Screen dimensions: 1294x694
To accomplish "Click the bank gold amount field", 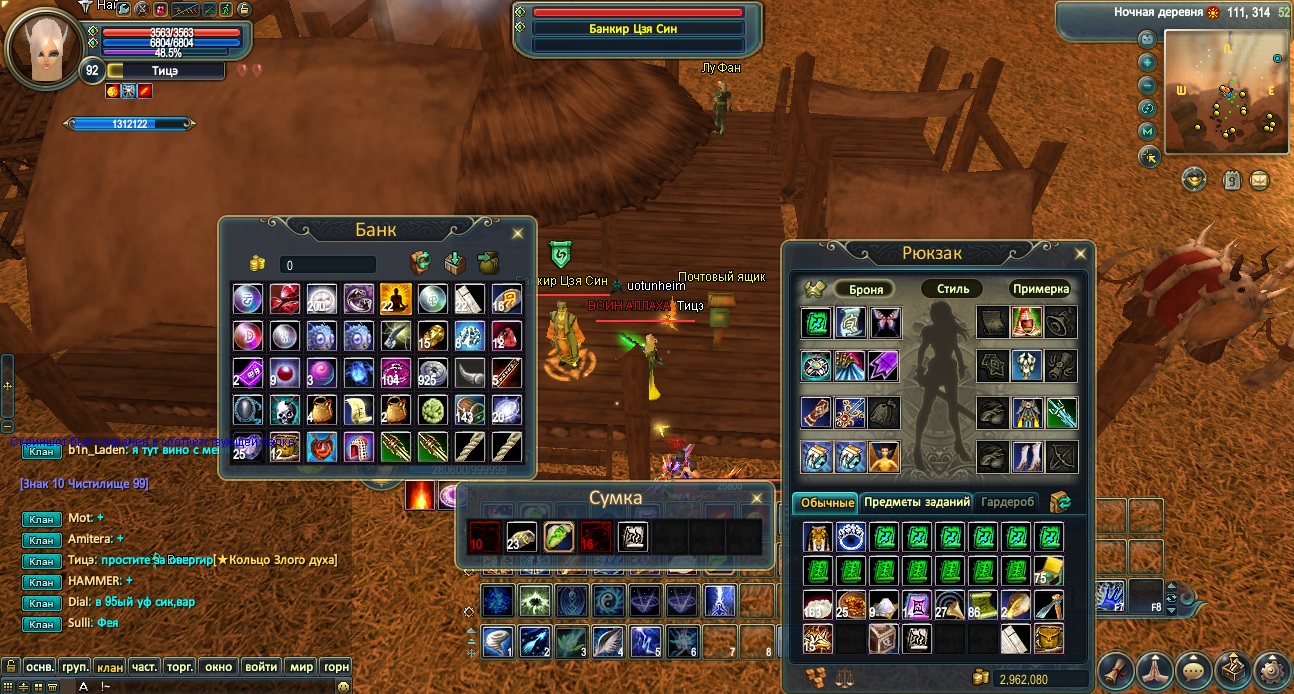I will 328,265.
